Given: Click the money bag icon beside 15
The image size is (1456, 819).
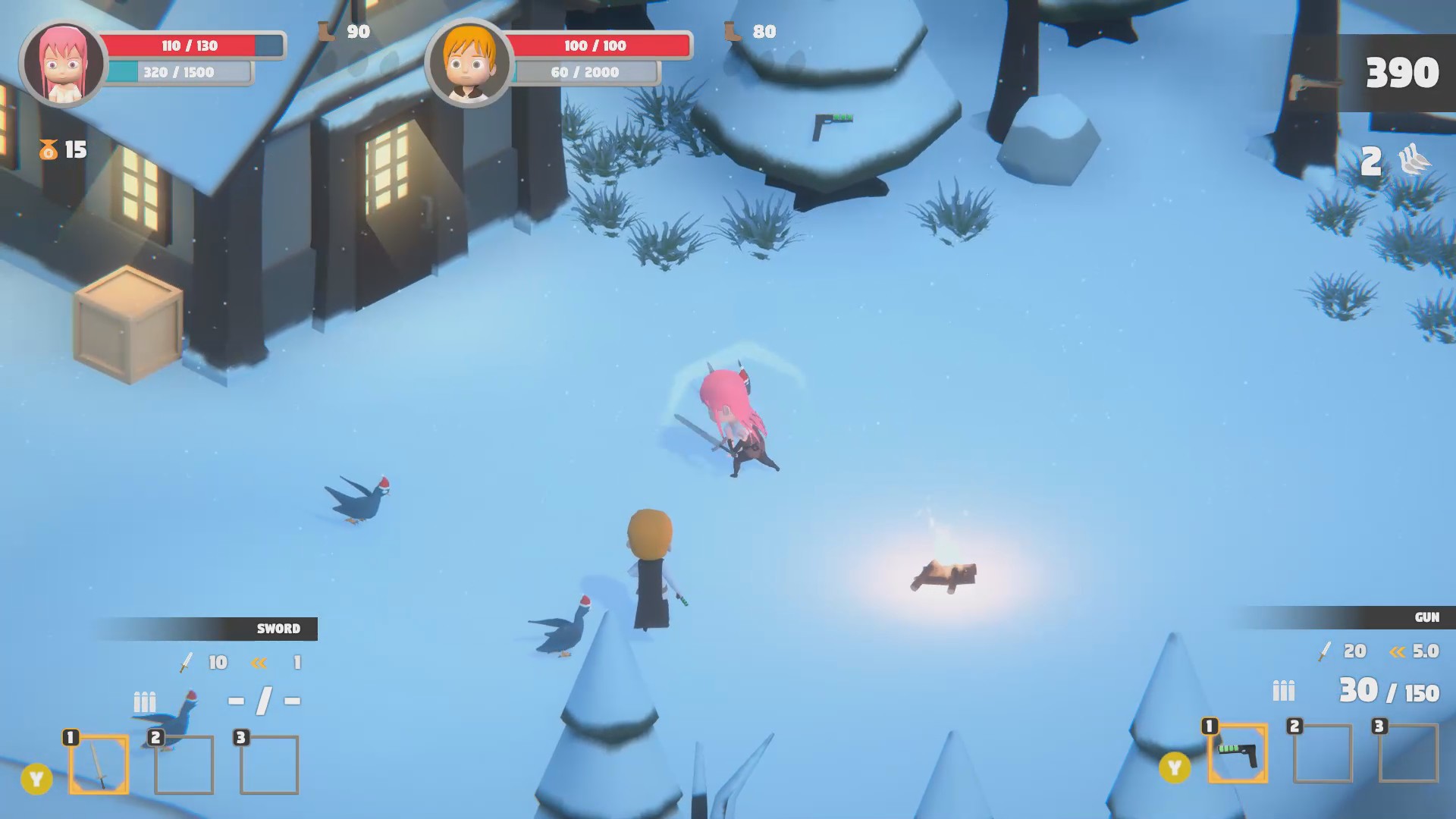Looking at the screenshot, I should click(x=47, y=149).
